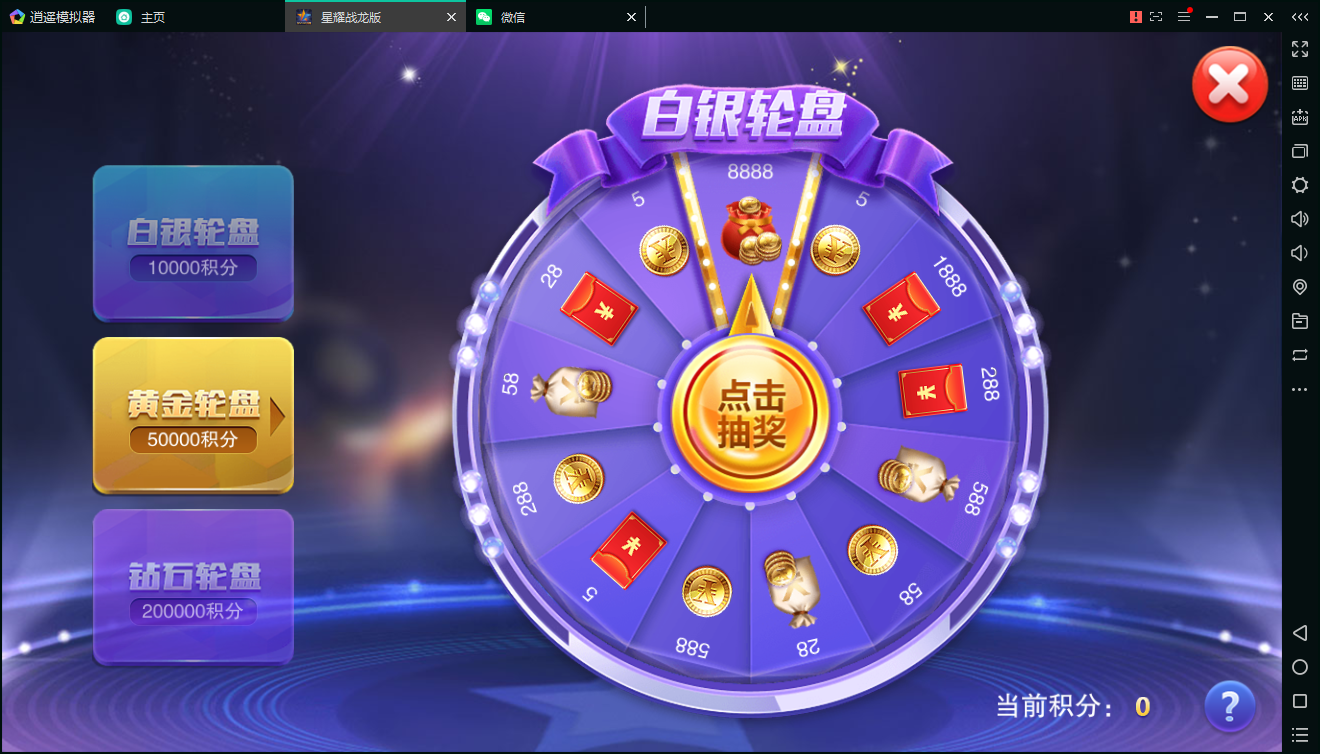Switch to the 主页 tab

(141, 17)
